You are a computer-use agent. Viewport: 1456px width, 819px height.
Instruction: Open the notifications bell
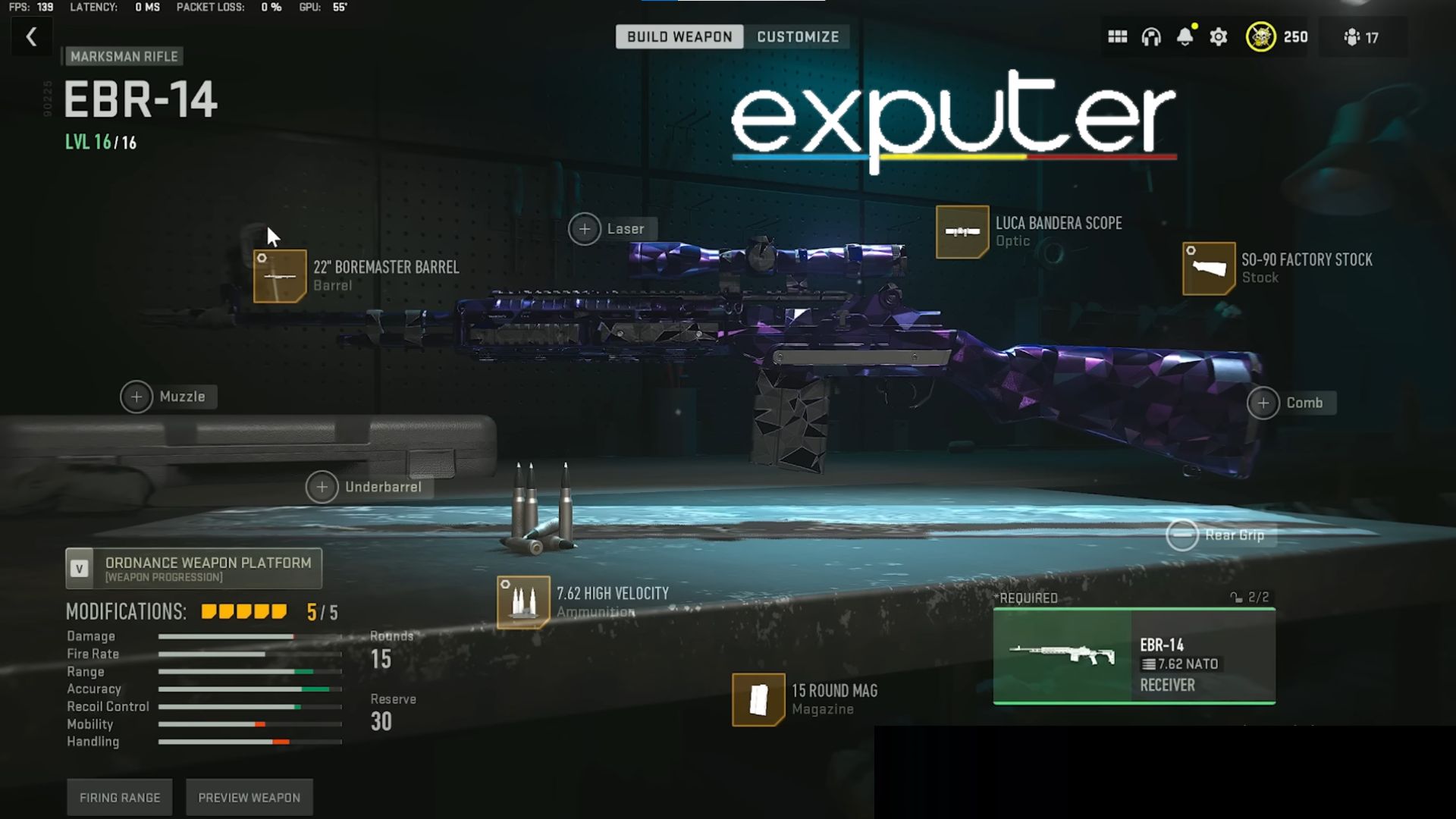tap(1183, 36)
